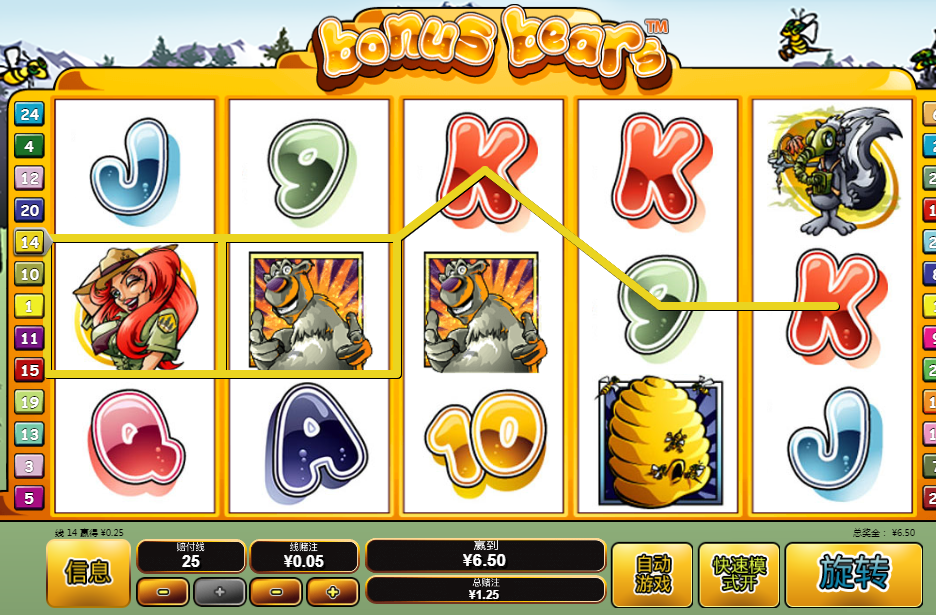Select payline number 12 marker
This screenshot has width=936, height=615.
tap(29, 178)
